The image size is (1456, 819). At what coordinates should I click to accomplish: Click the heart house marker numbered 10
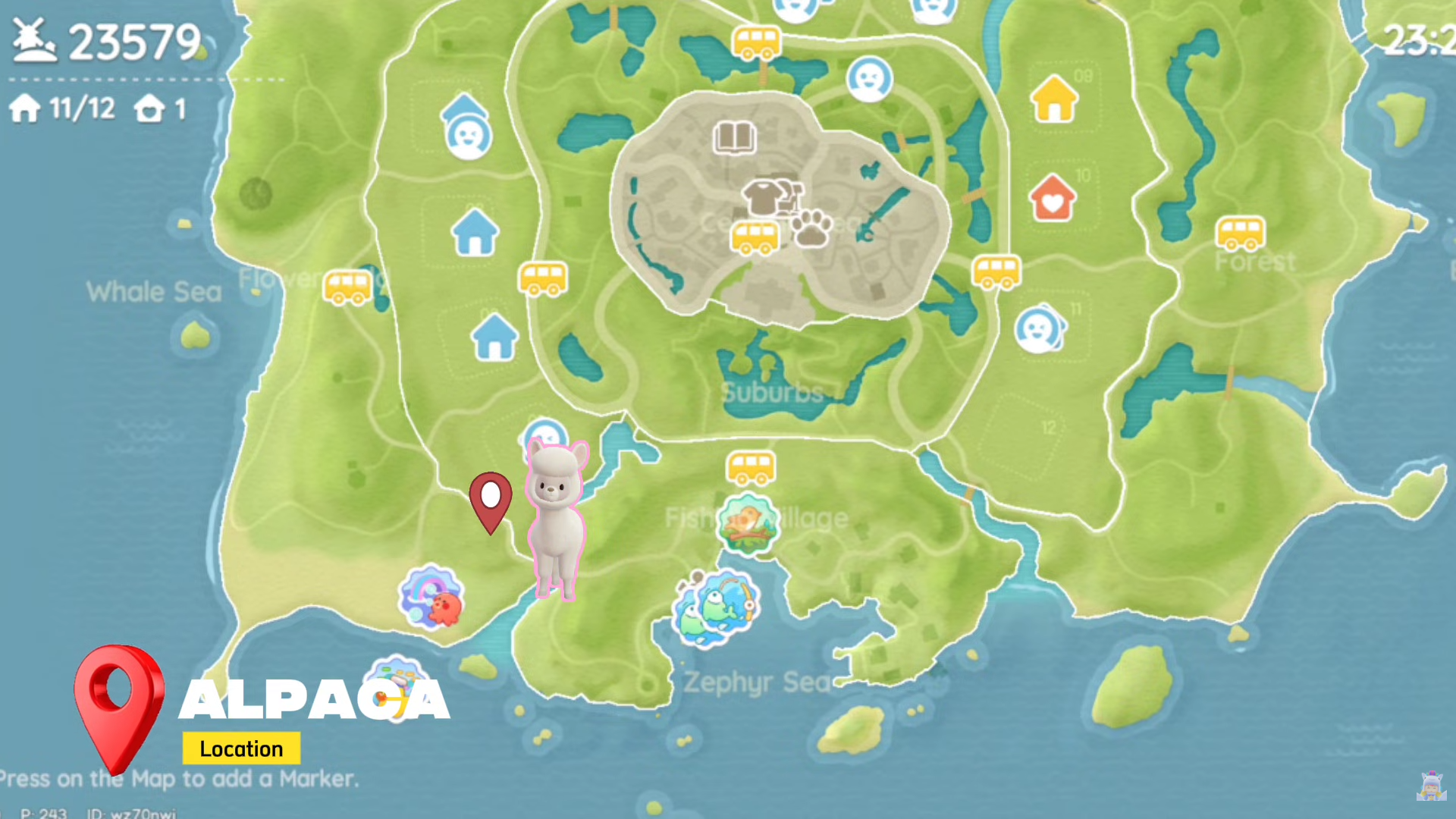(x=1053, y=199)
